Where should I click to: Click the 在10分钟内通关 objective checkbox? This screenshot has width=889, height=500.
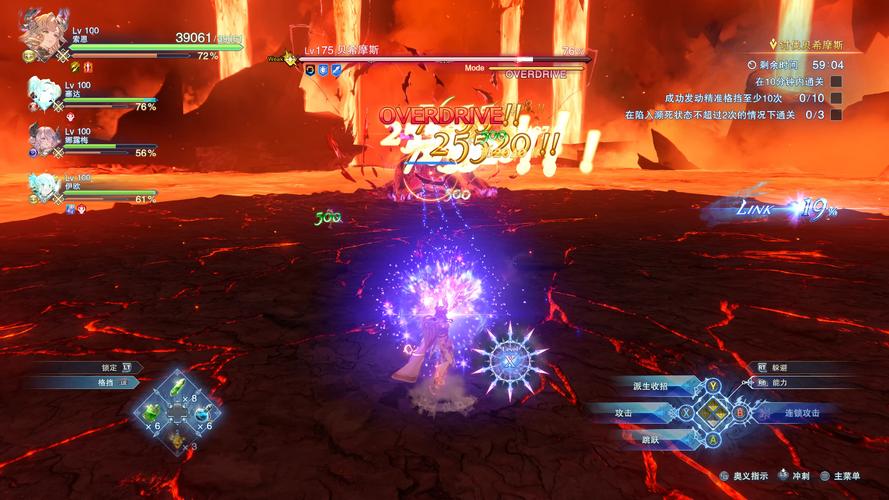coord(836,81)
